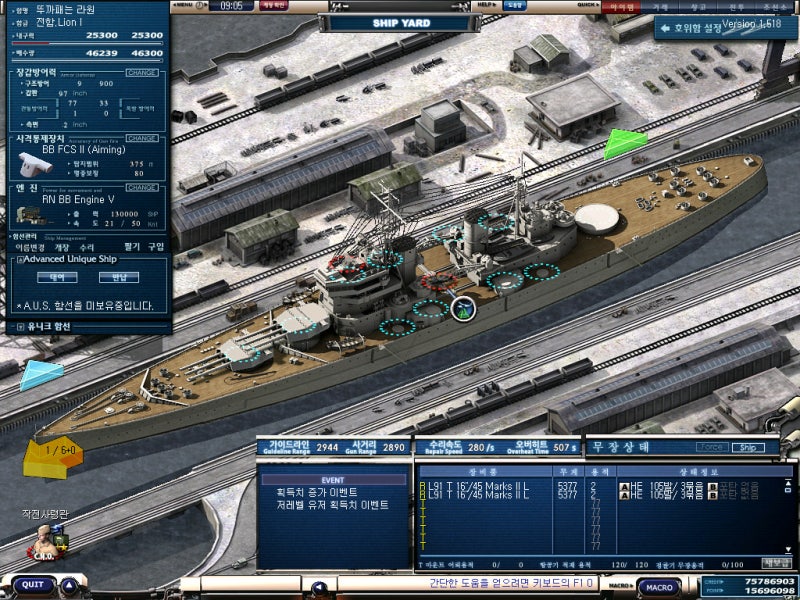Choose the 수리 repair option
Viewport: 800px width, 600px height.
[x=87, y=246]
